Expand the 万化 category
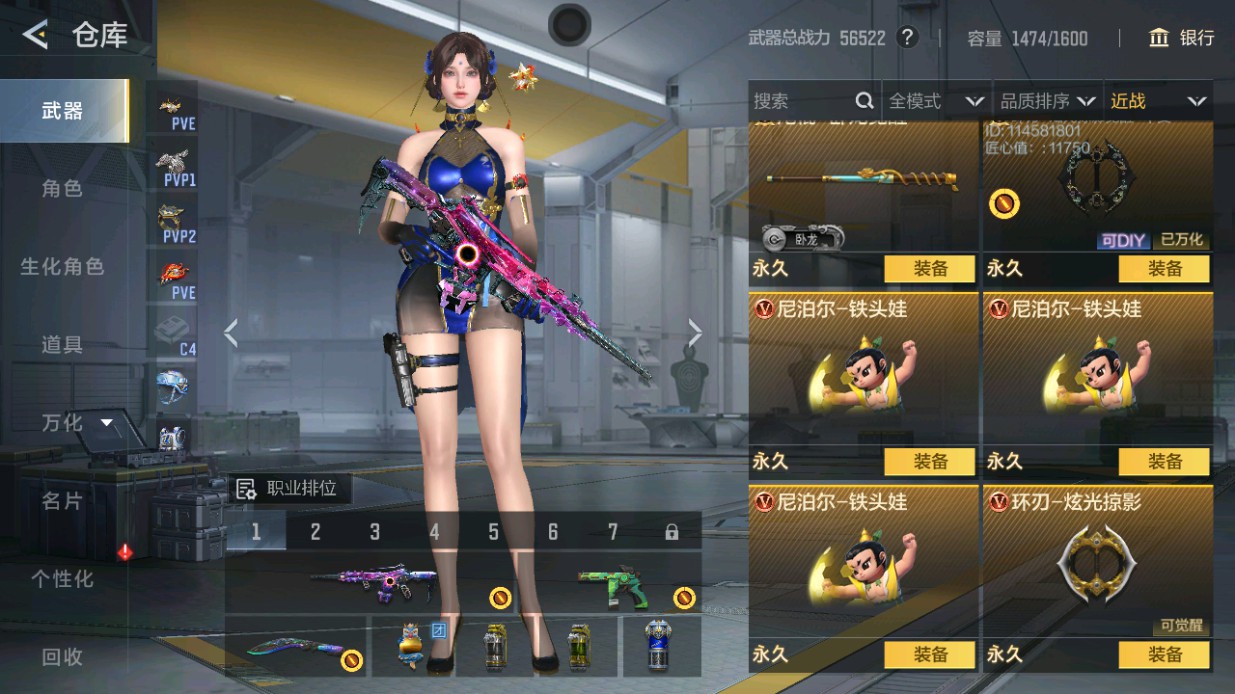Screen dimensions: 1235x694 pyautogui.click(x=76, y=423)
